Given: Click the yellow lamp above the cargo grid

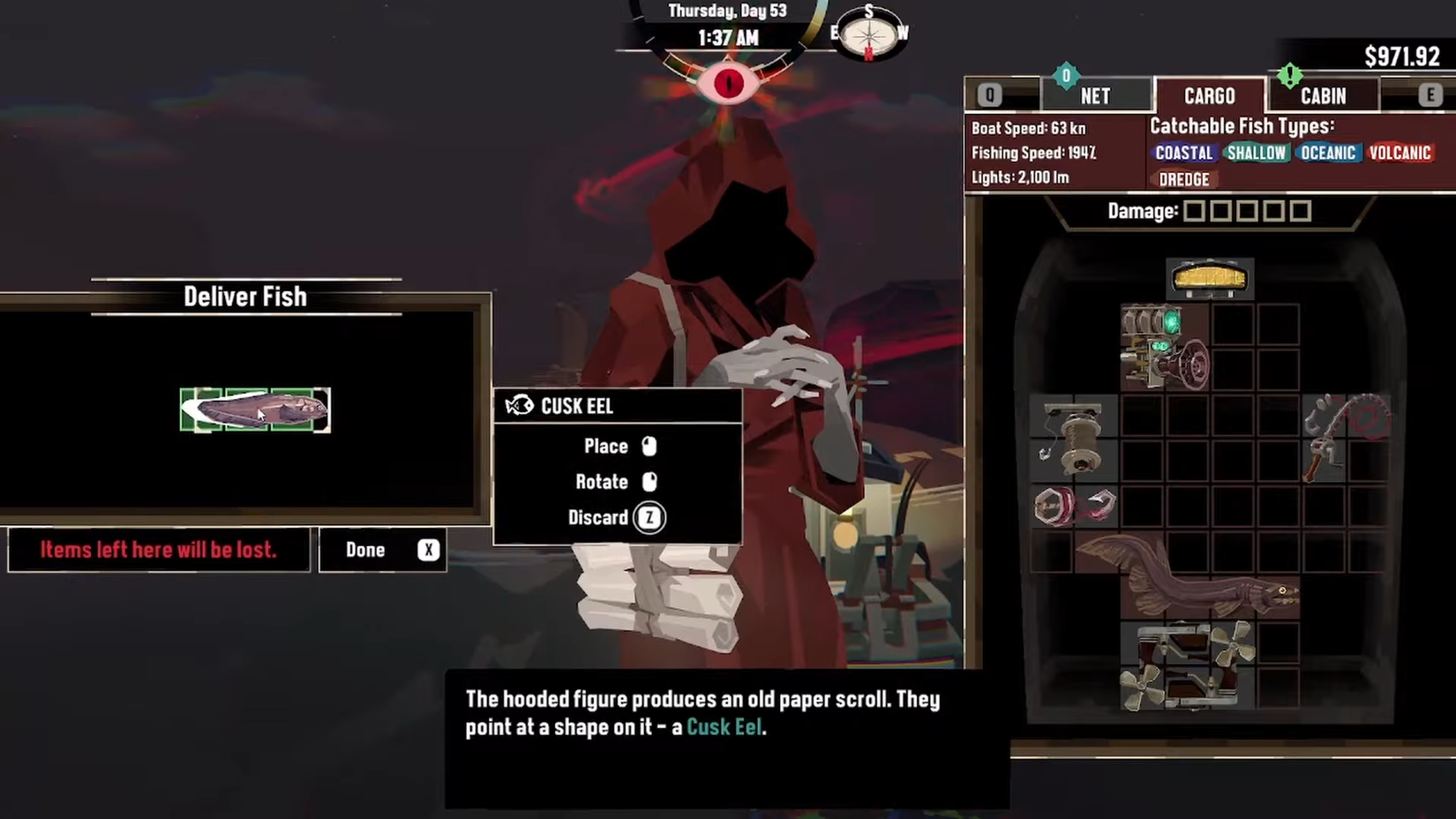Looking at the screenshot, I should [x=1210, y=278].
